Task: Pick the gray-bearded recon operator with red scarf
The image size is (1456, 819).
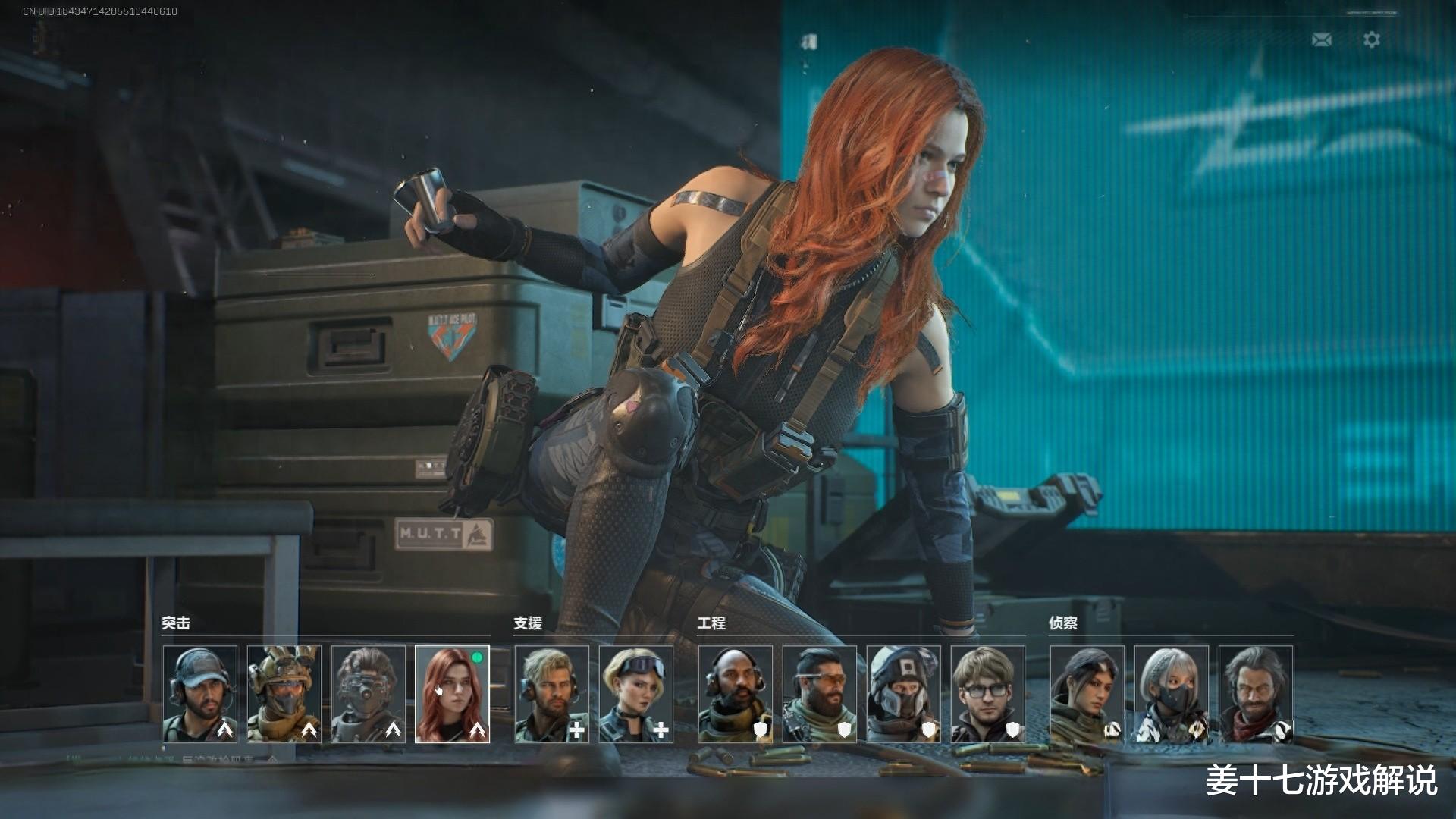Action: pyautogui.click(x=1256, y=694)
